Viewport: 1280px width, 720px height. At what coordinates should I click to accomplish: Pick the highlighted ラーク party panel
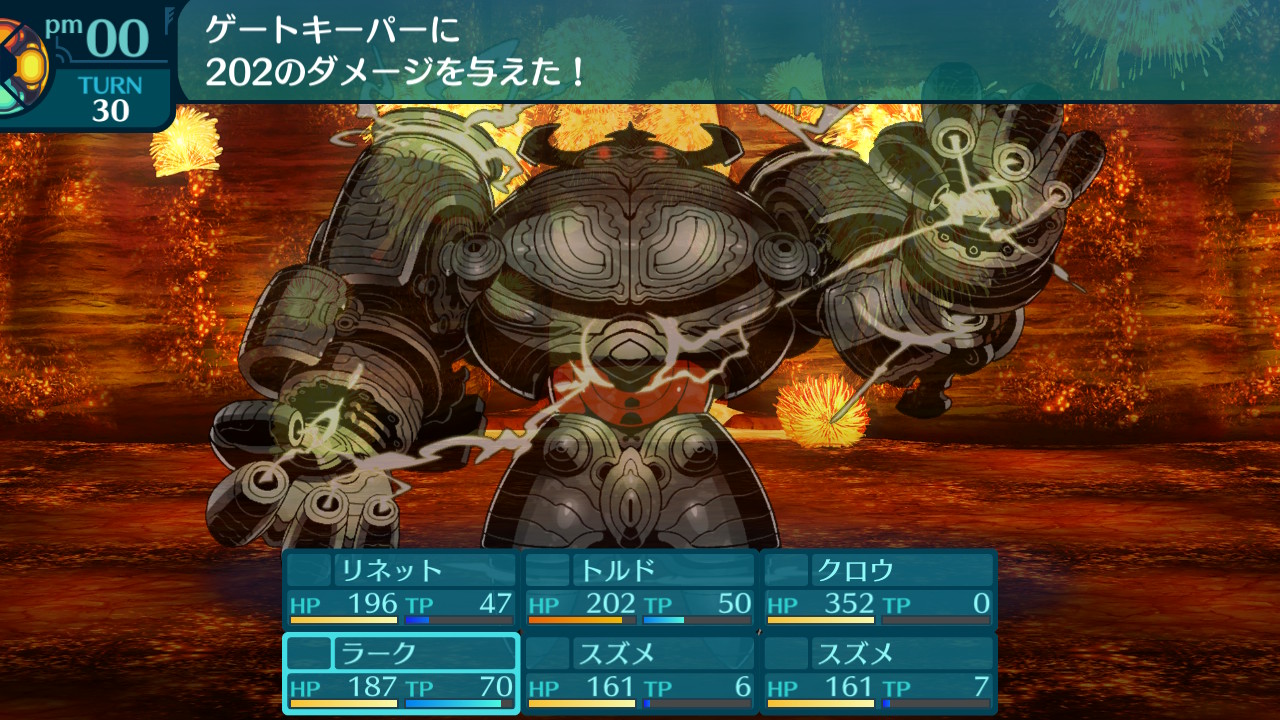coord(400,672)
